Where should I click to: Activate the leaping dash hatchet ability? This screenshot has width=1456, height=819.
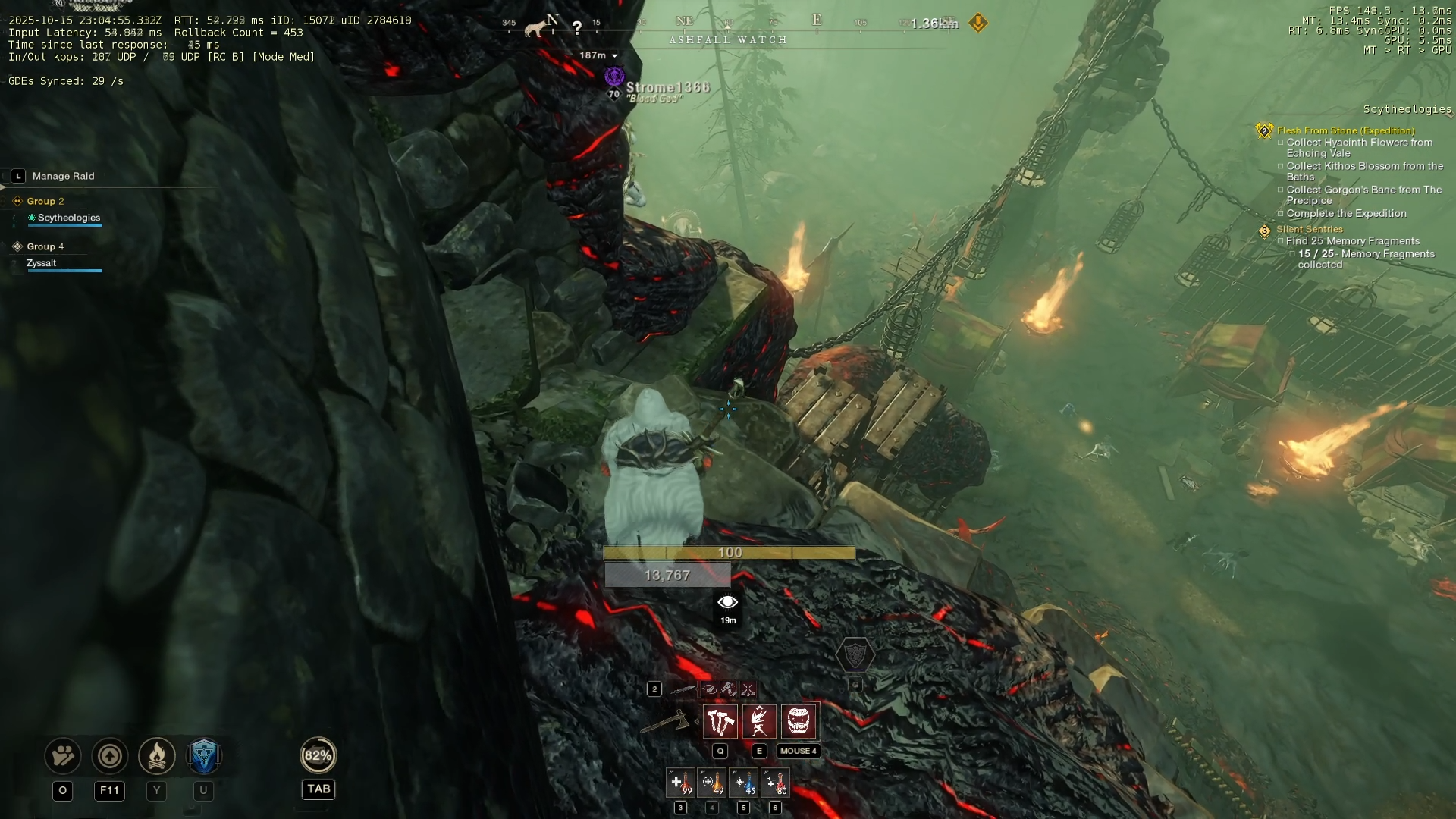759,721
